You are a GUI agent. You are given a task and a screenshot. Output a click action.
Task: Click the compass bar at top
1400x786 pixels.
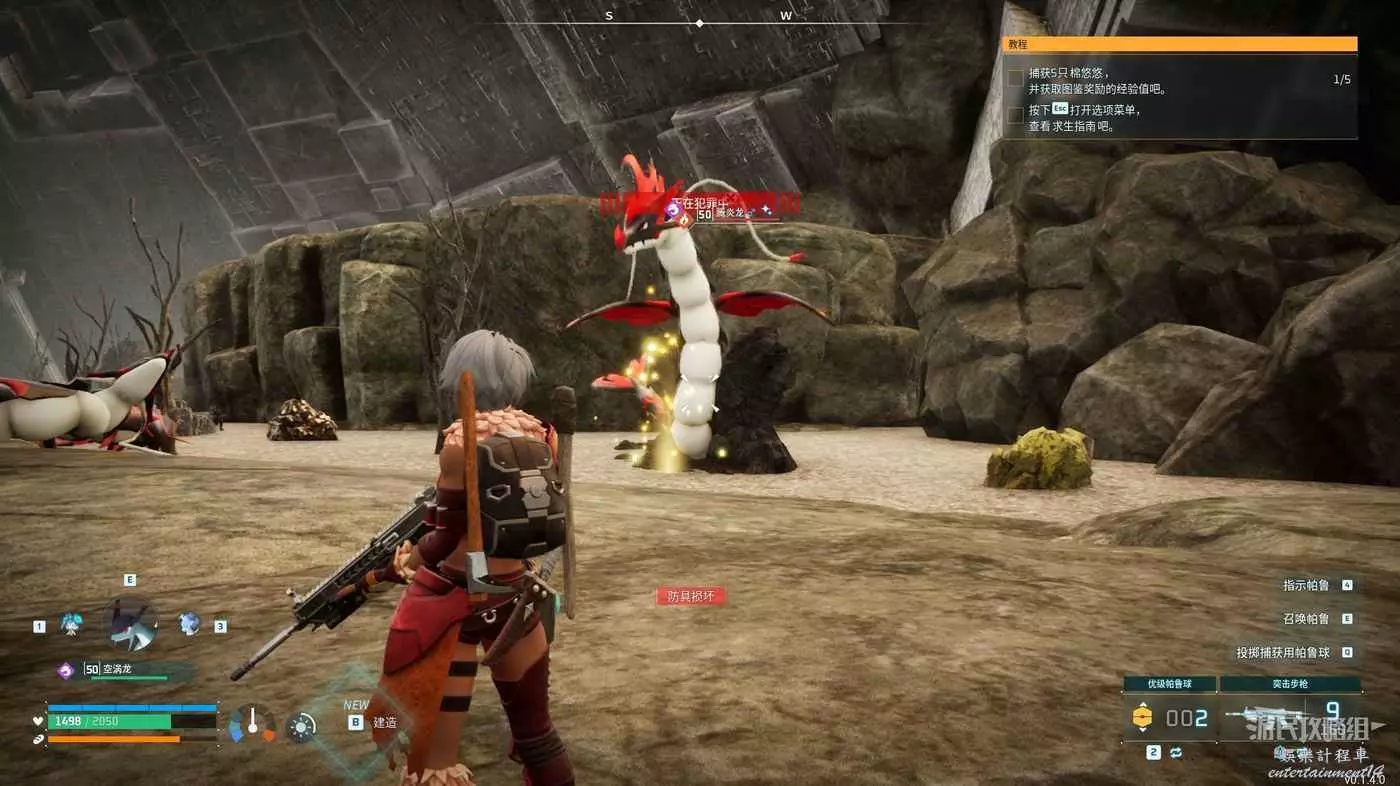[x=698, y=21]
